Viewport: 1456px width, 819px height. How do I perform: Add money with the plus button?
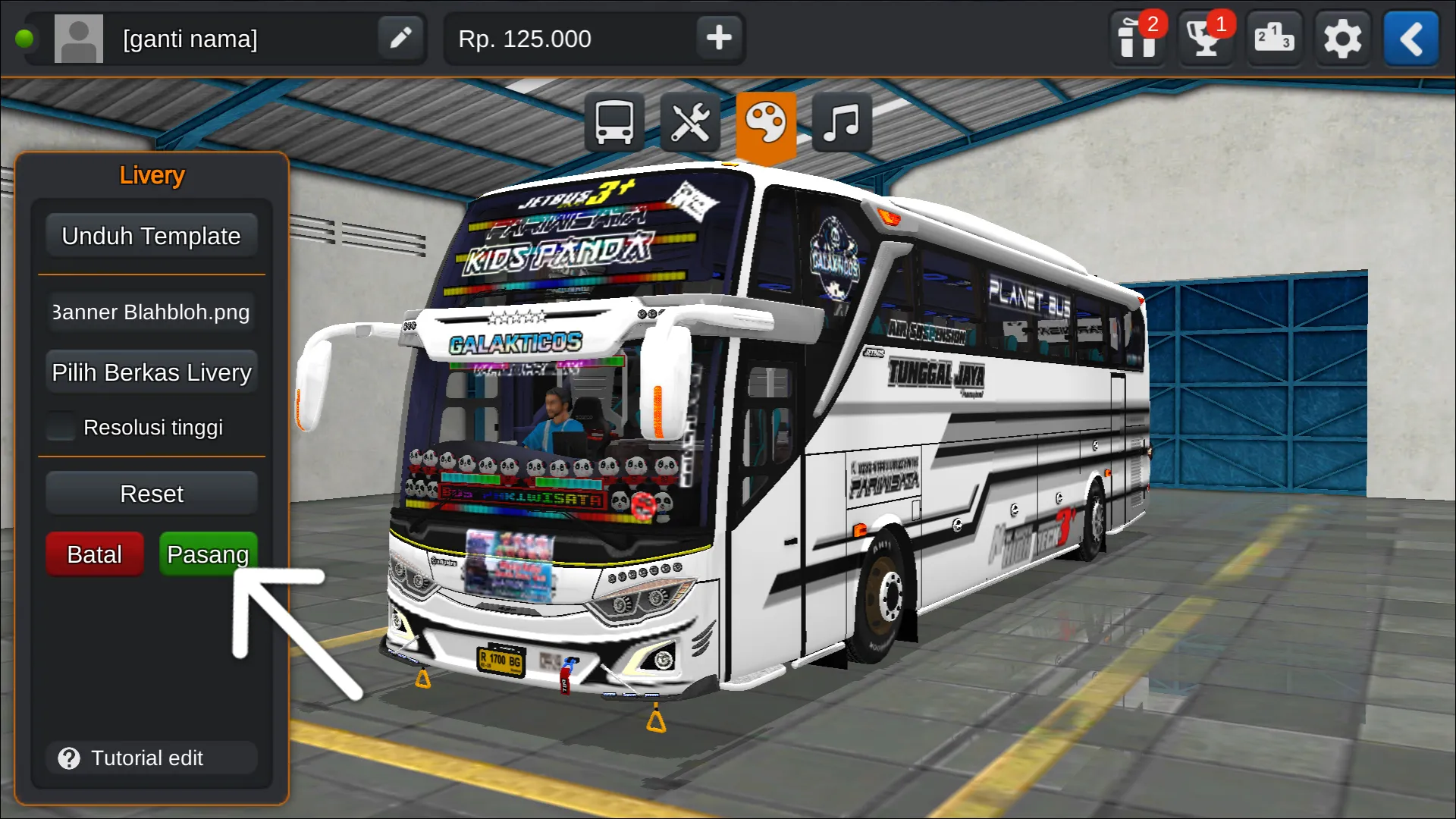click(719, 38)
